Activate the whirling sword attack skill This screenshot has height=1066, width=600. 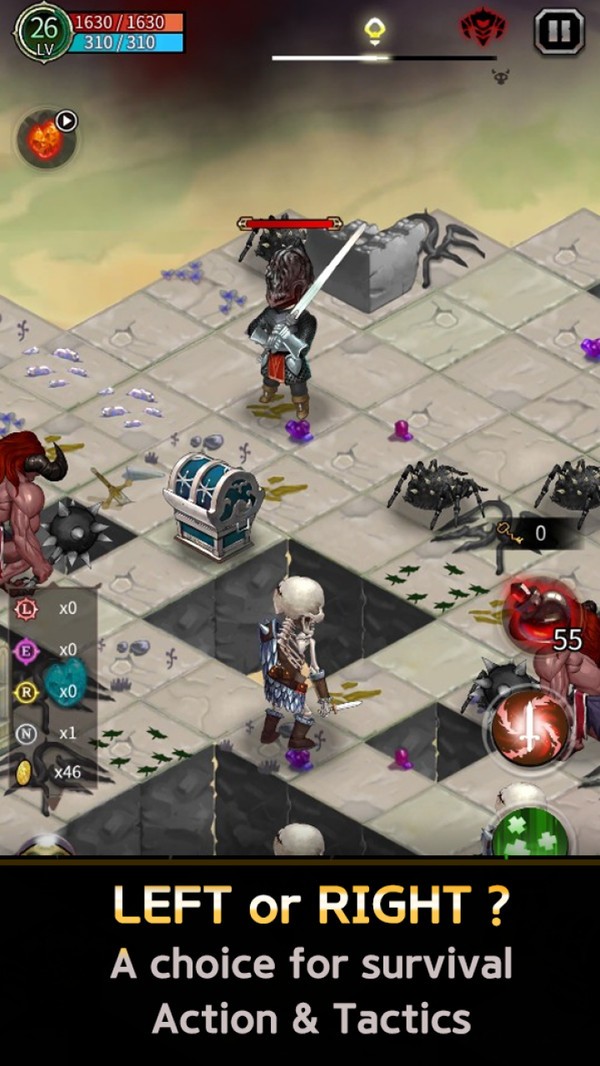point(529,727)
